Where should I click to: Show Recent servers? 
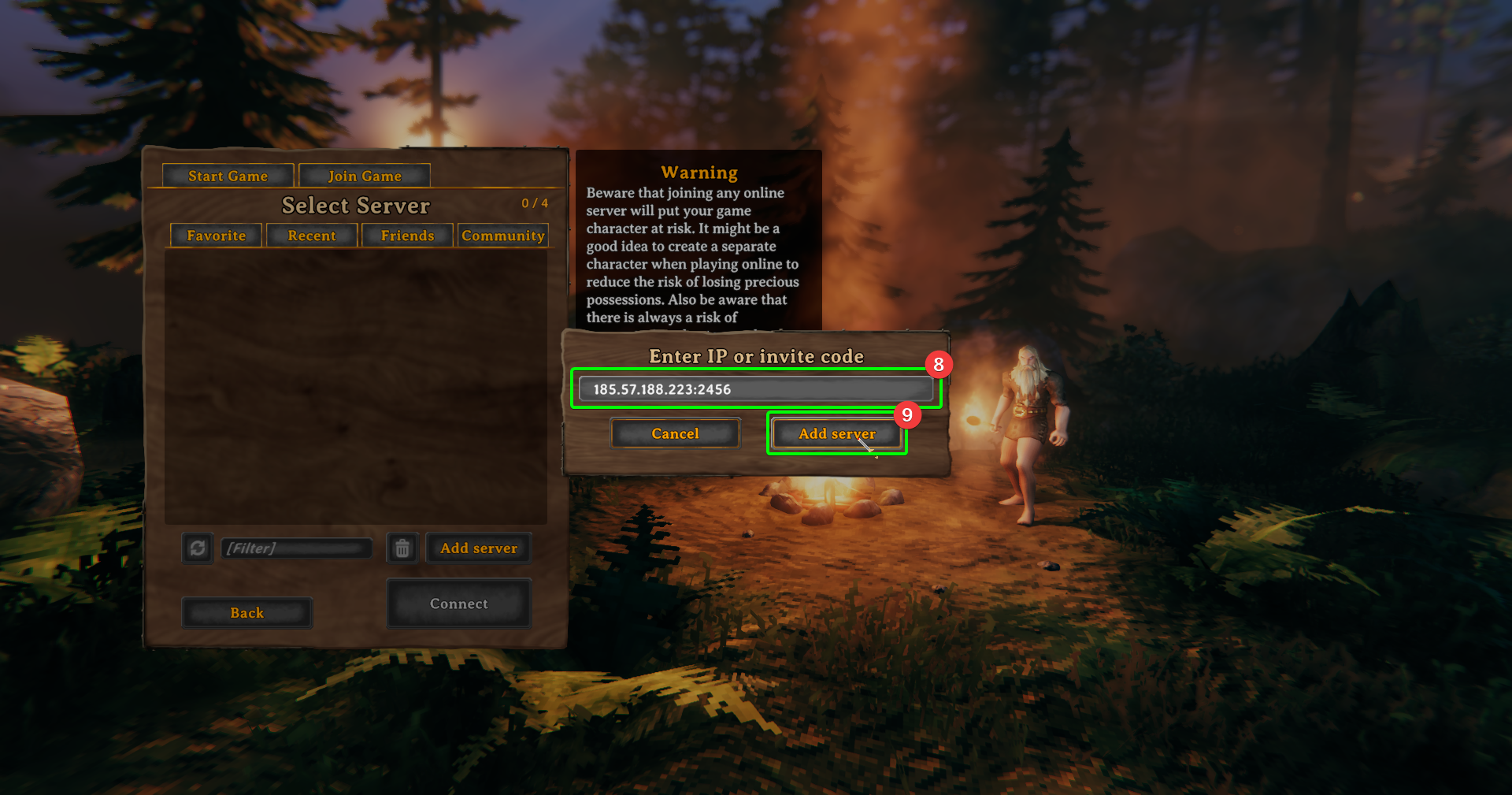(311, 235)
